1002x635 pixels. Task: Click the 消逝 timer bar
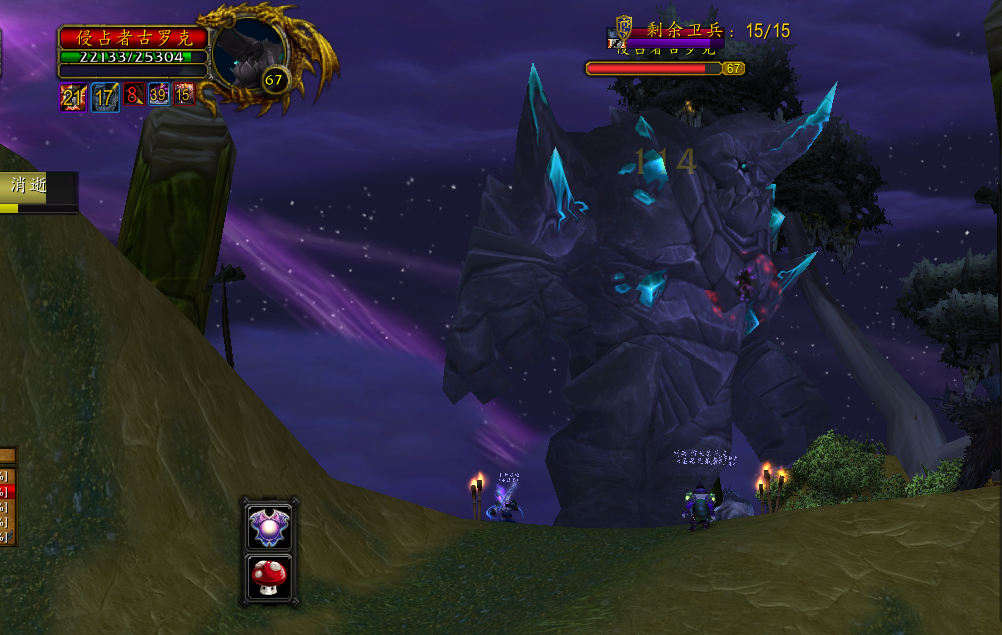point(39,186)
